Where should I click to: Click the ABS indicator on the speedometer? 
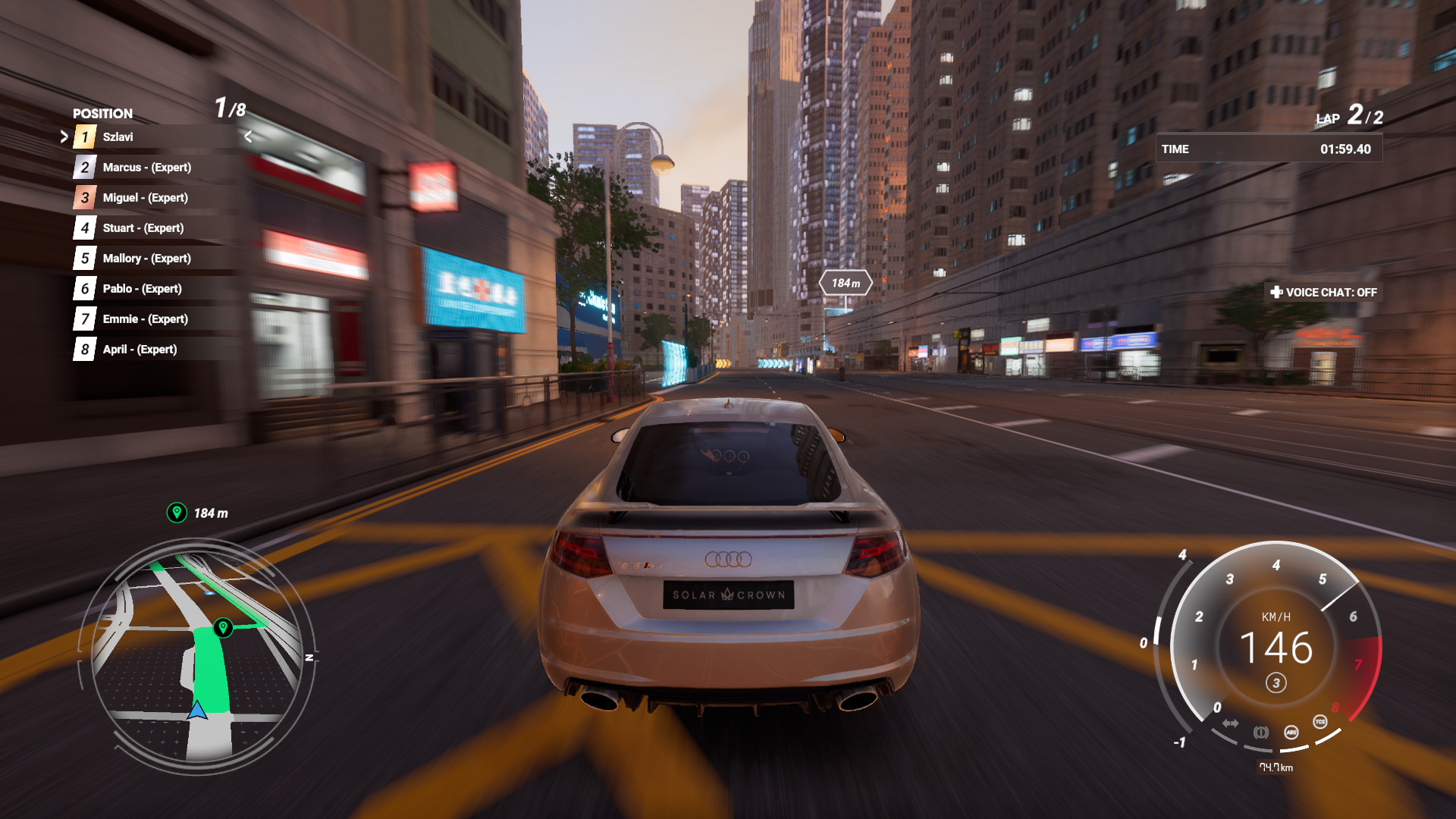coord(1291,733)
